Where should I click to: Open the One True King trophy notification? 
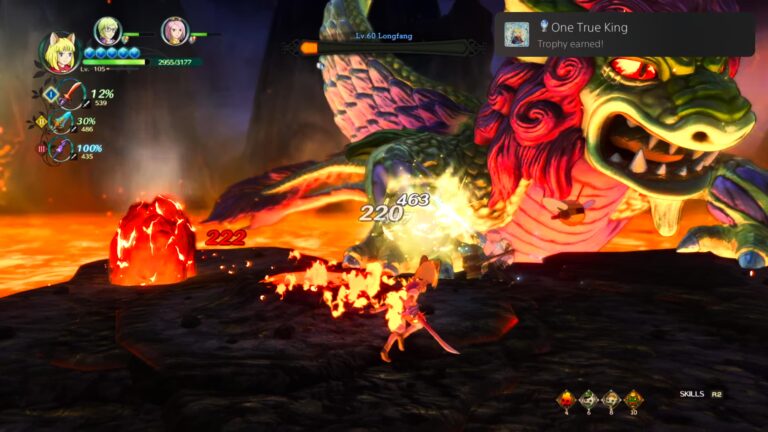coord(625,35)
